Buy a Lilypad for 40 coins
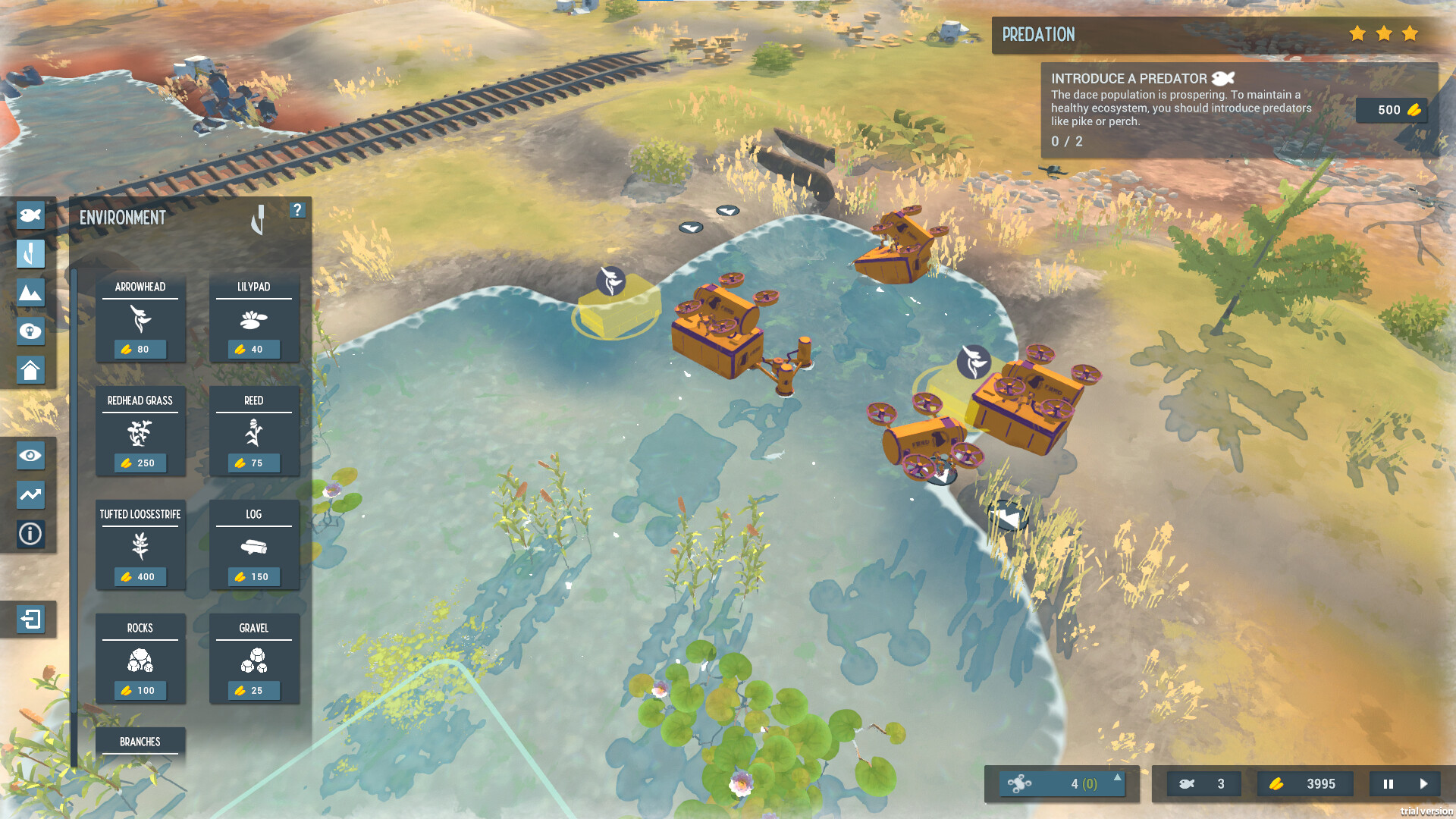The image size is (1456, 819). pyautogui.click(x=253, y=318)
